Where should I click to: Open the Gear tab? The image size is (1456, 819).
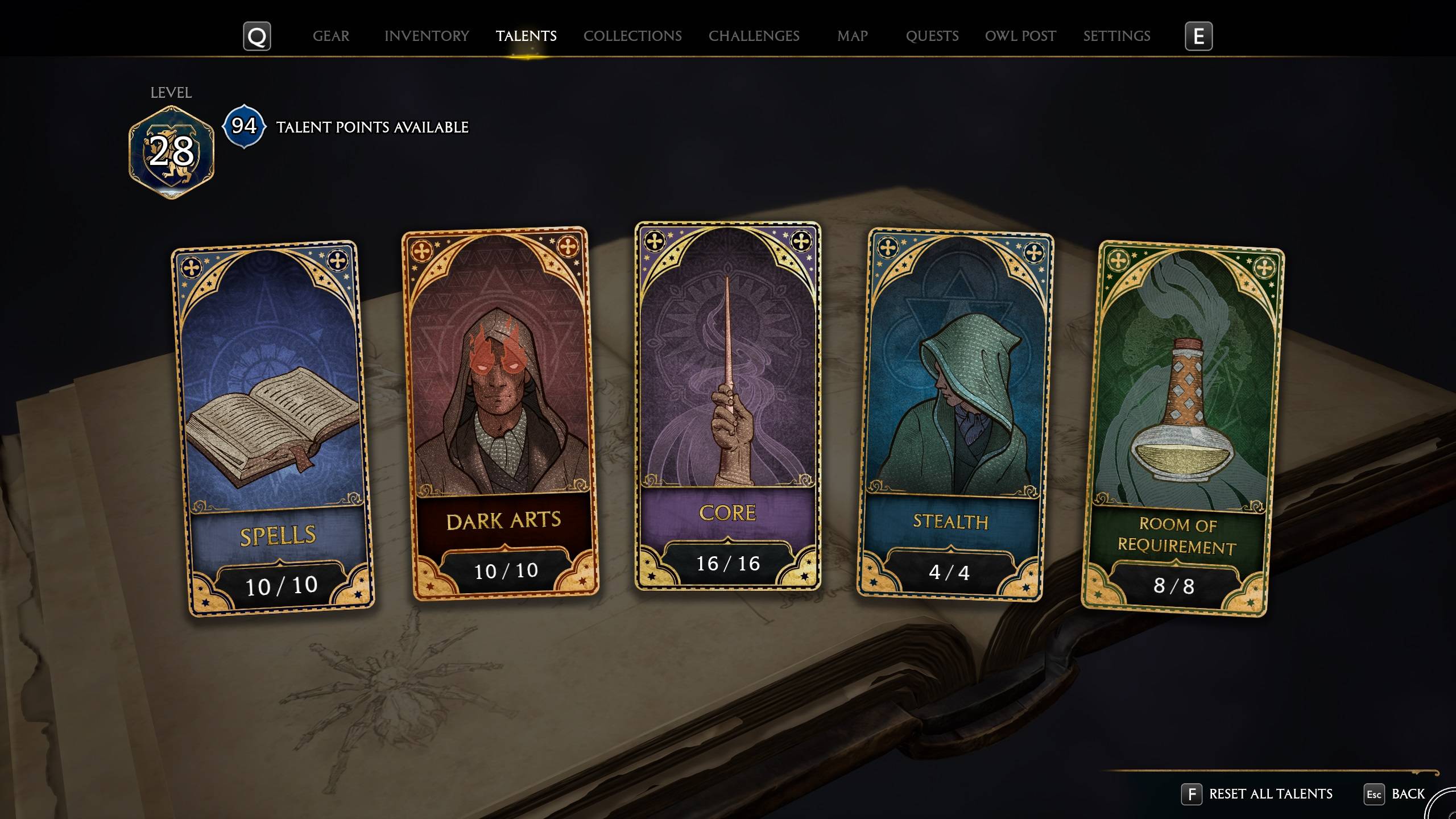tap(331, 36)
